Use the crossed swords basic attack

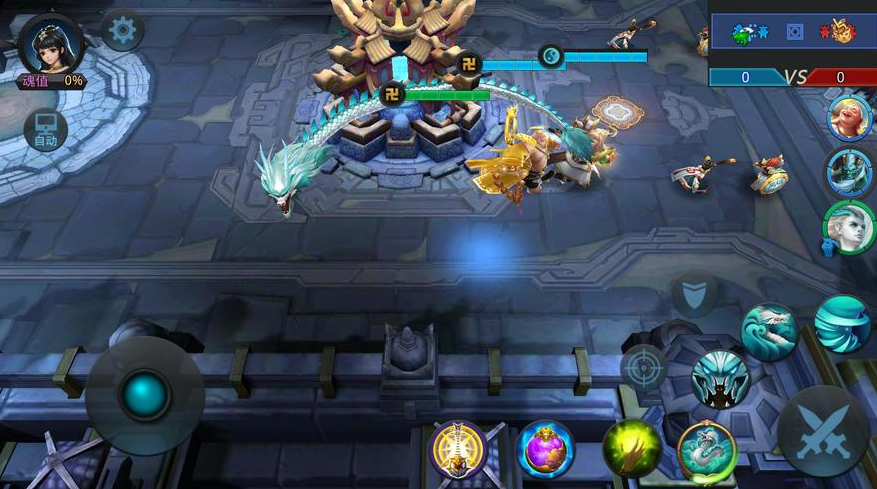point(823,430)
